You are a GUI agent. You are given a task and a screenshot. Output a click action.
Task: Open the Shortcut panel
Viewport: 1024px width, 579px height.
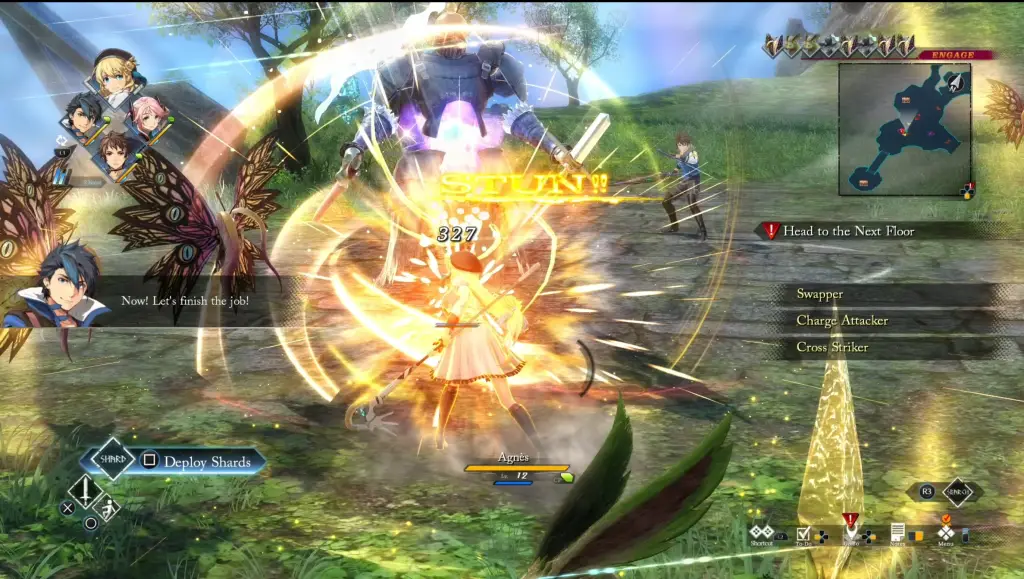(x=762, y=532)
